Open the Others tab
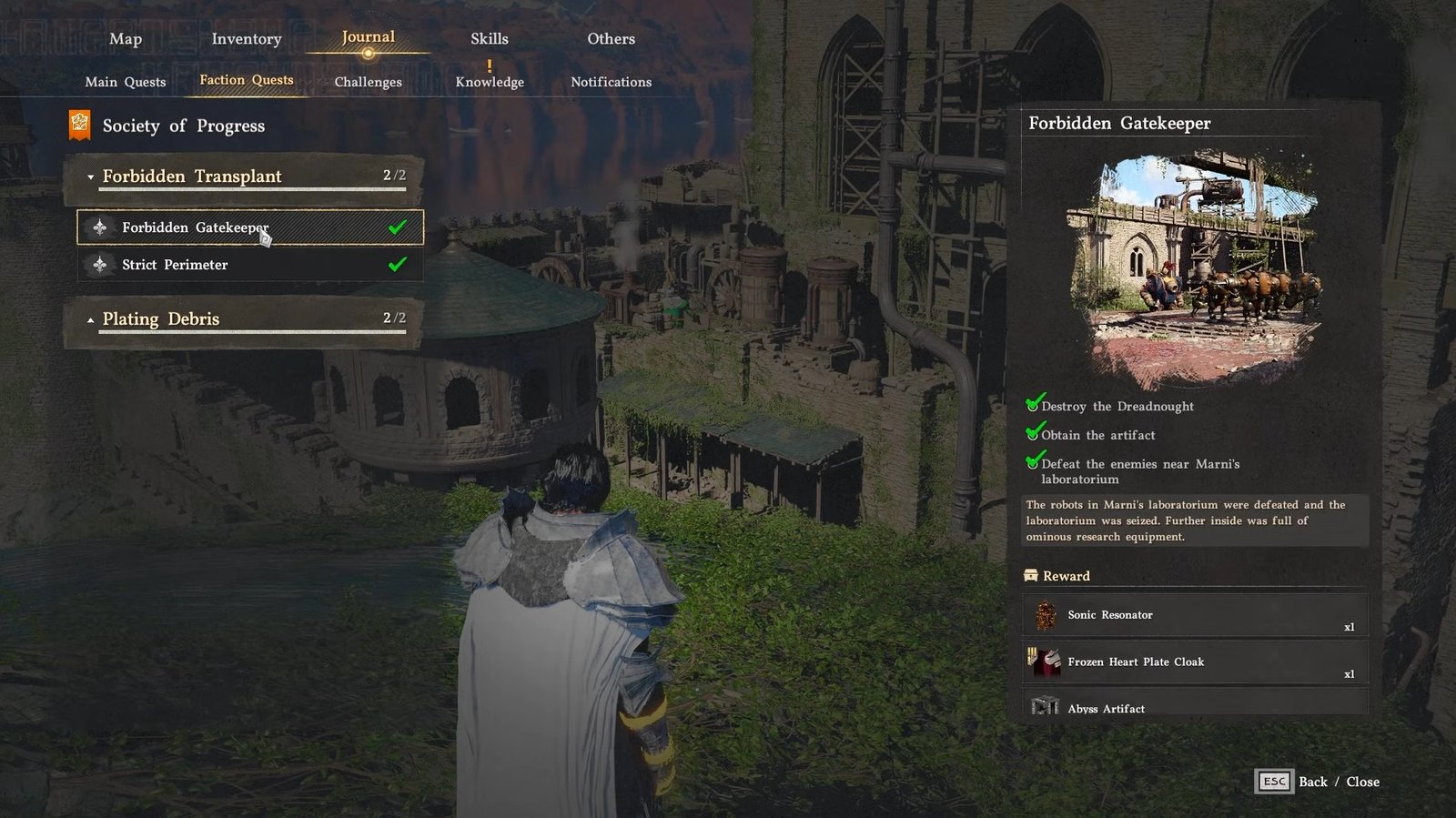This screenshot has width=1456, height=818. [611, 39]
